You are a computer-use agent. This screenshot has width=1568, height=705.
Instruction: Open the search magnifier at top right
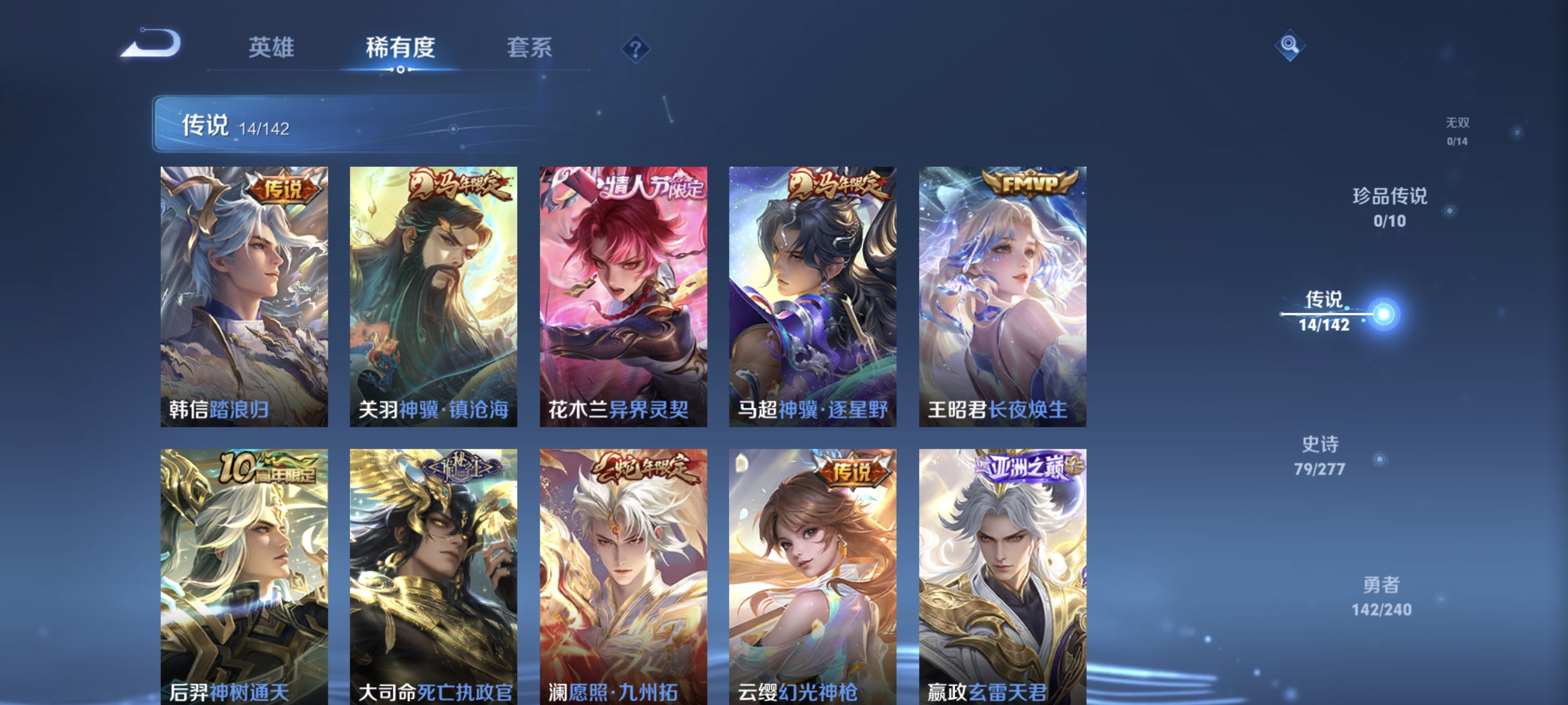point(1290,45)
